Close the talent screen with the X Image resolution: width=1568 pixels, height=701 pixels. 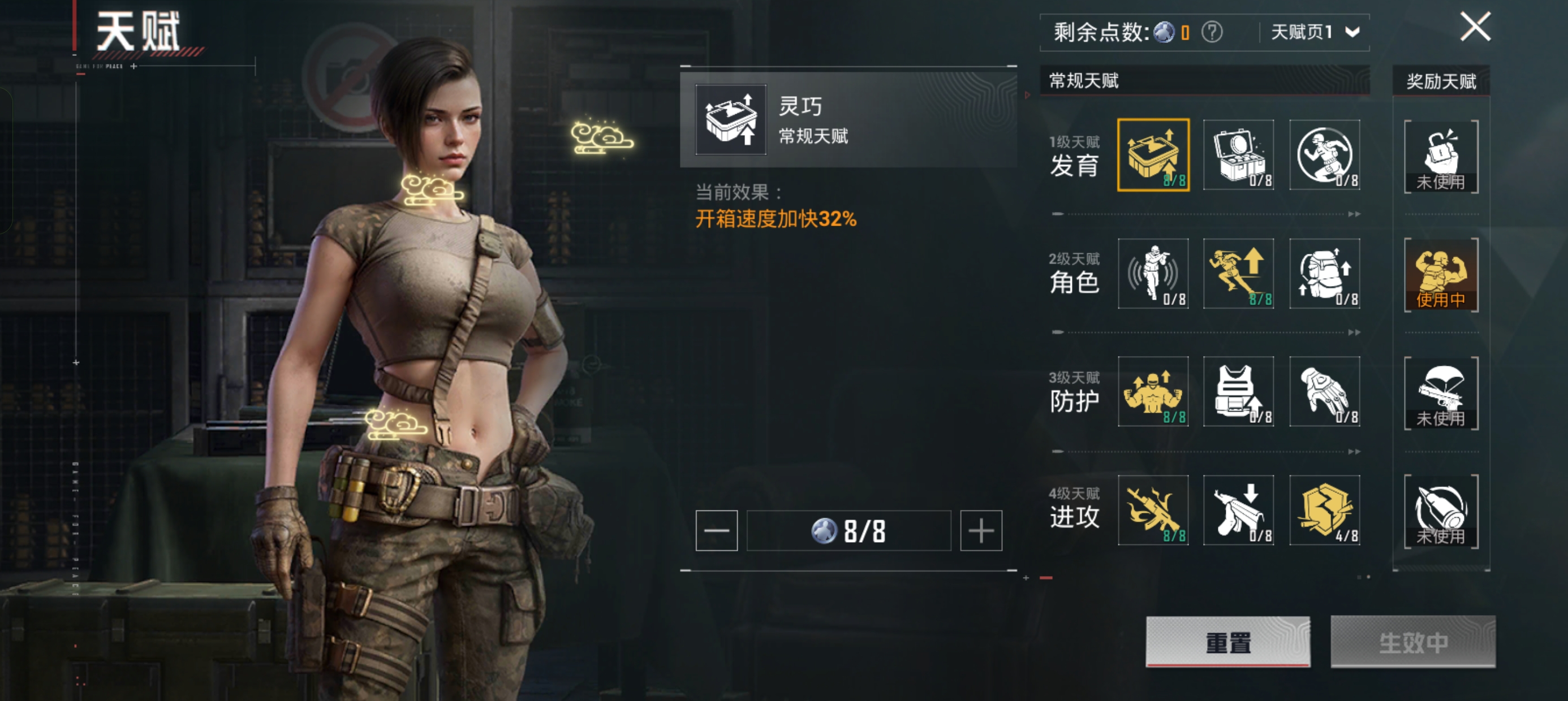1475,27
